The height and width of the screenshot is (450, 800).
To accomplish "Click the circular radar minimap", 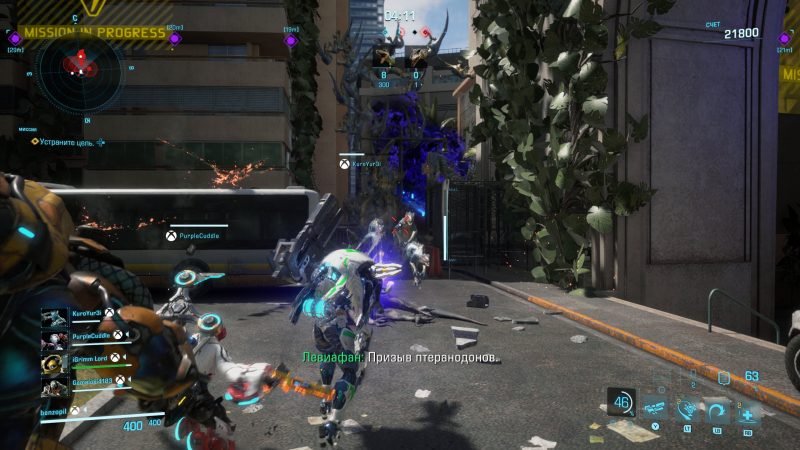I will tap(78, 68).
